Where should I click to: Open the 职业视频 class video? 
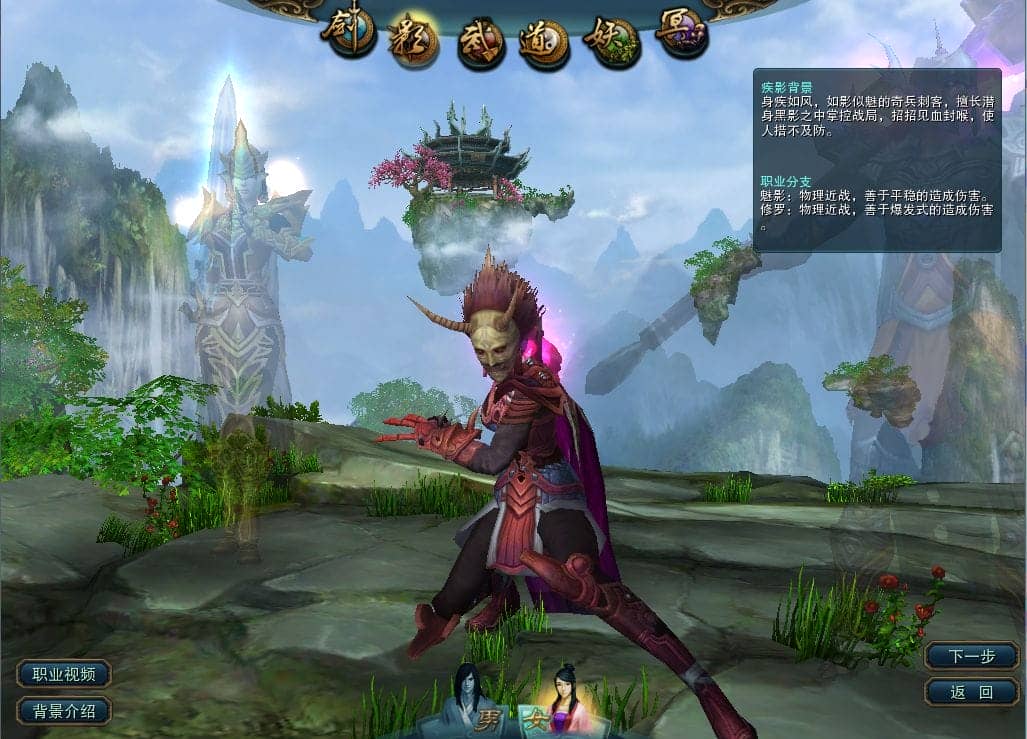(x=64, y=674)
